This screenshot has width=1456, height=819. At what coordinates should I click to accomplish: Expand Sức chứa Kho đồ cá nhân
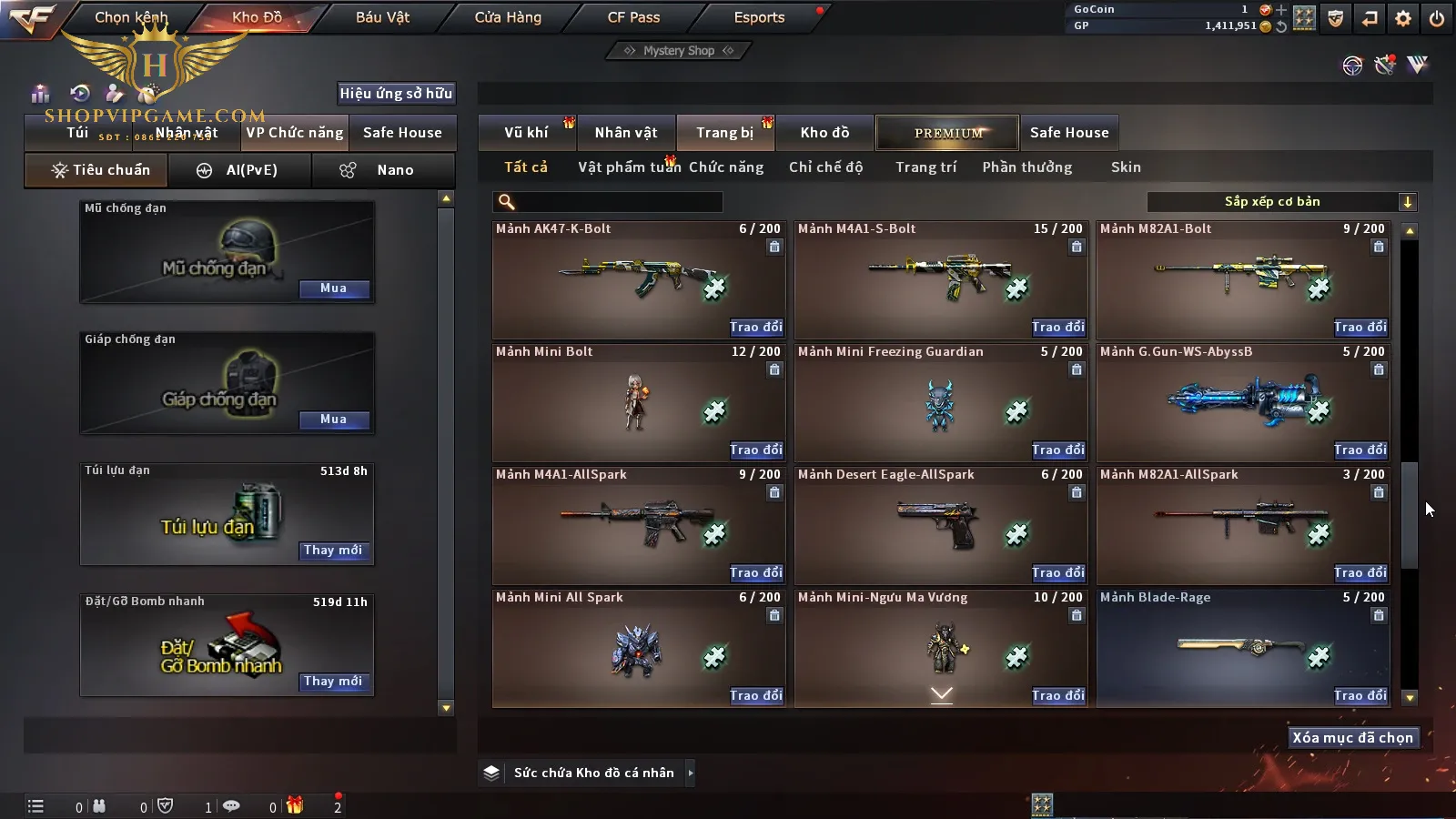(x=691, y=773)
